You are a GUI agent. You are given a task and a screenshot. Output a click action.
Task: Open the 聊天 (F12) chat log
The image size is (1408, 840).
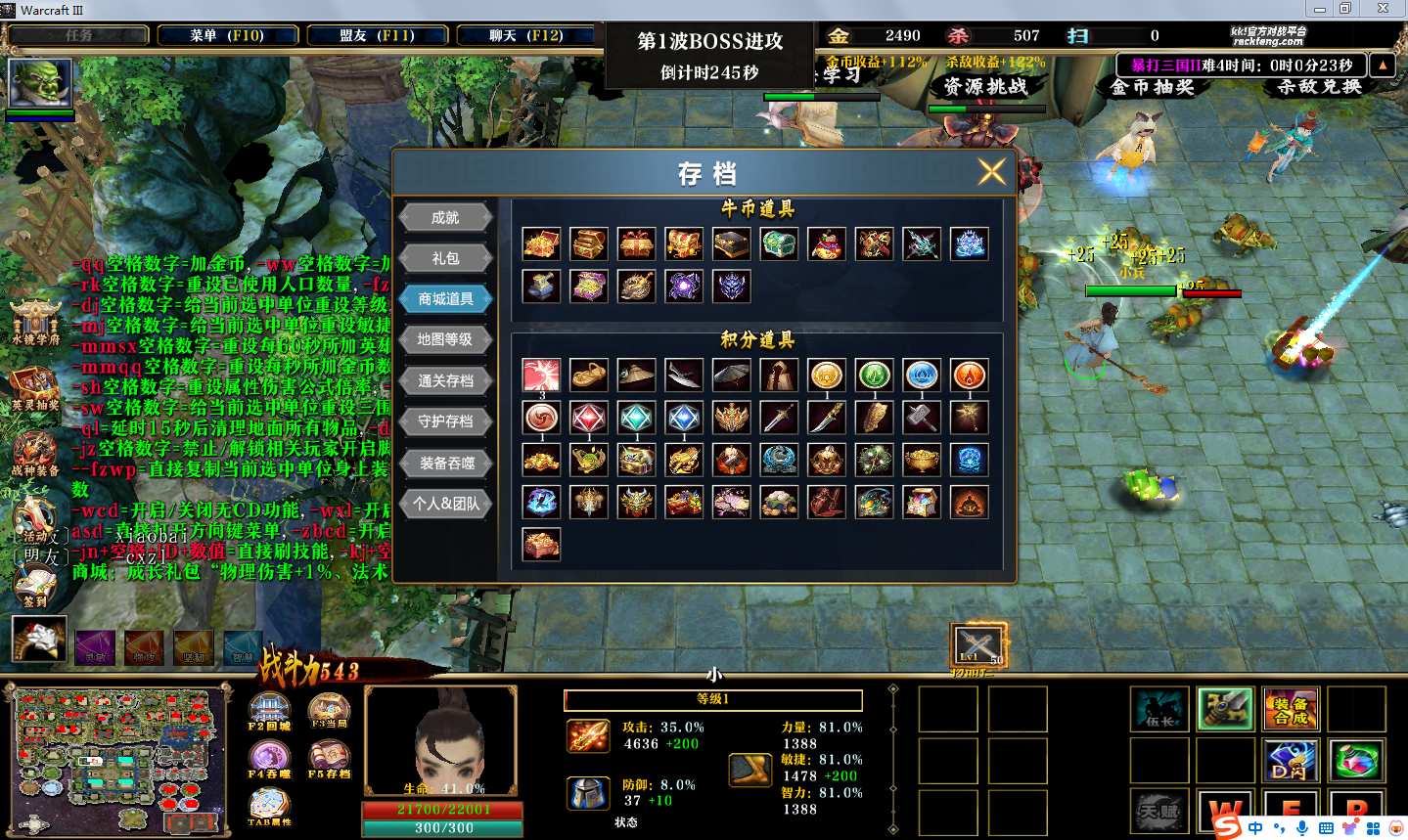[x=526, y=35]
